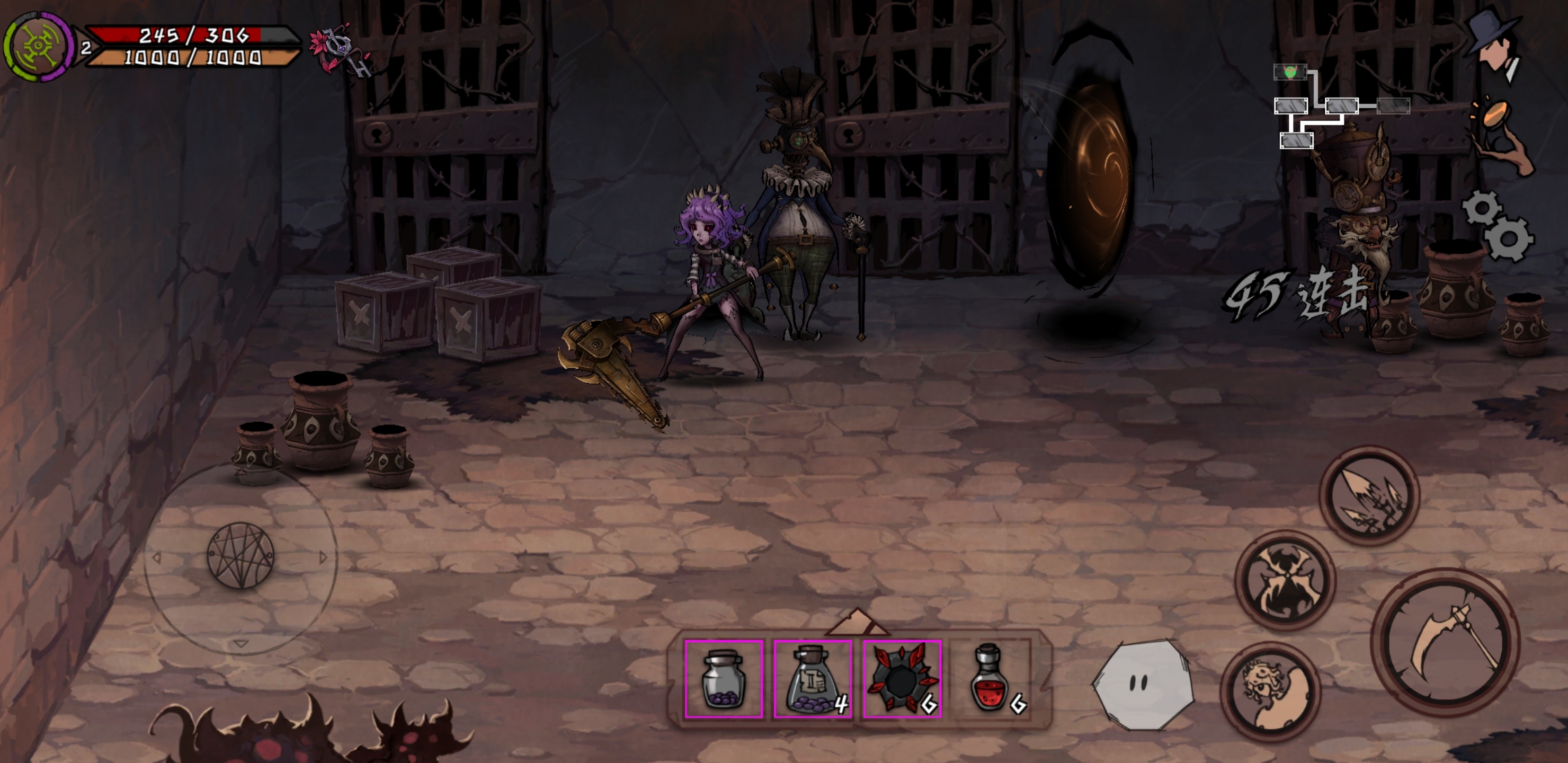Open the hat-wearing gentleman profile icon
The height and width of the screenshot is (763, 1568).
pos(1495,45)
